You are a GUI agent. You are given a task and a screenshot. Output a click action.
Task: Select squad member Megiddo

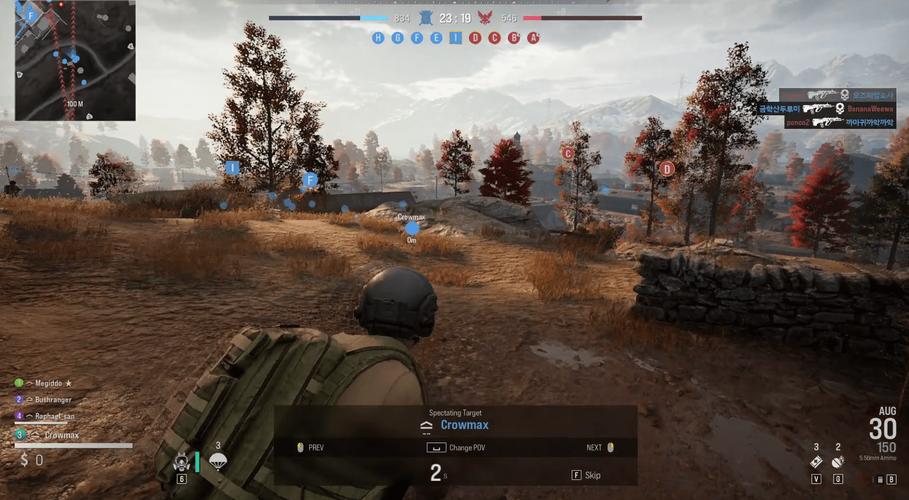48,383
